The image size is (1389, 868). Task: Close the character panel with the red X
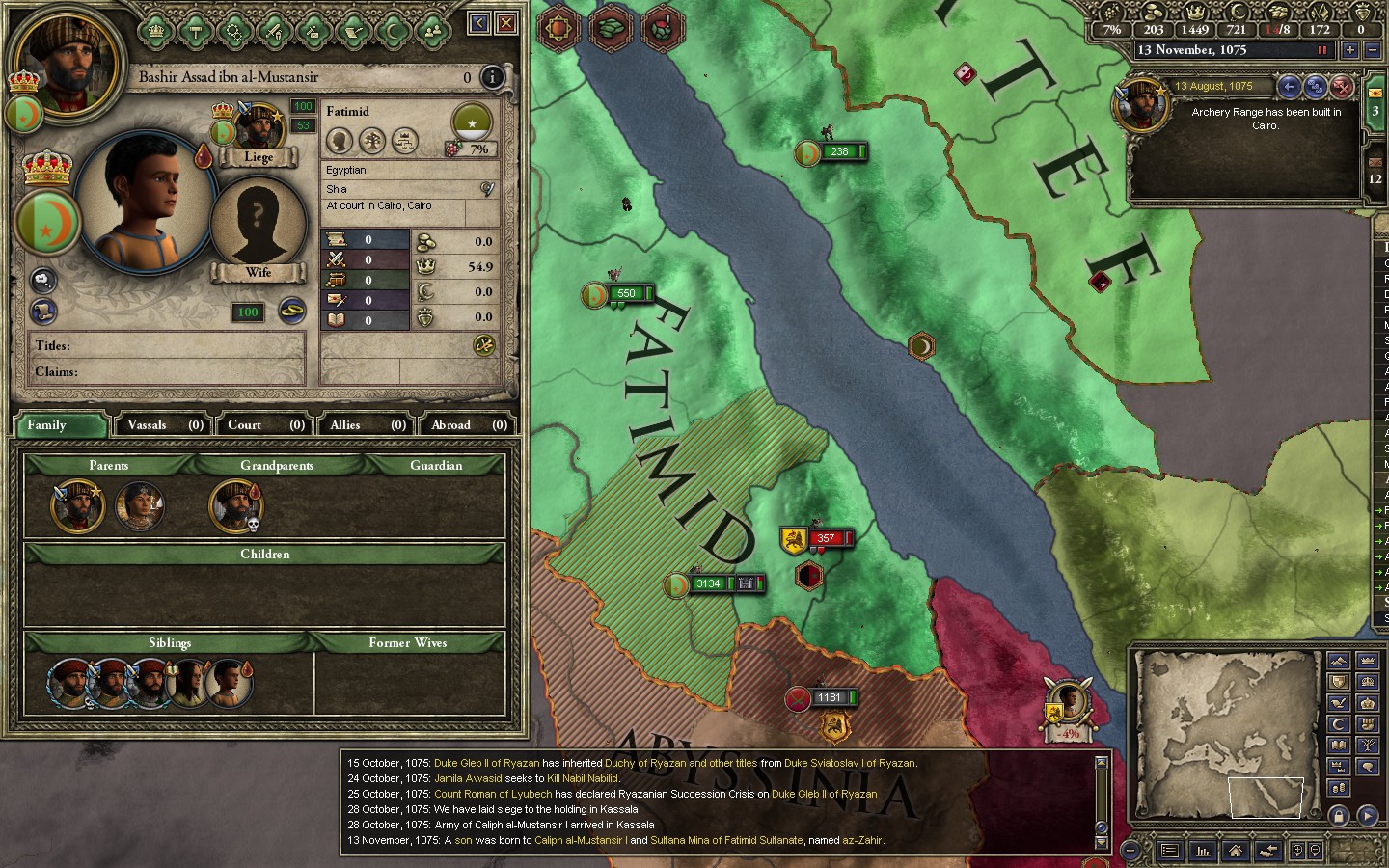505,22
